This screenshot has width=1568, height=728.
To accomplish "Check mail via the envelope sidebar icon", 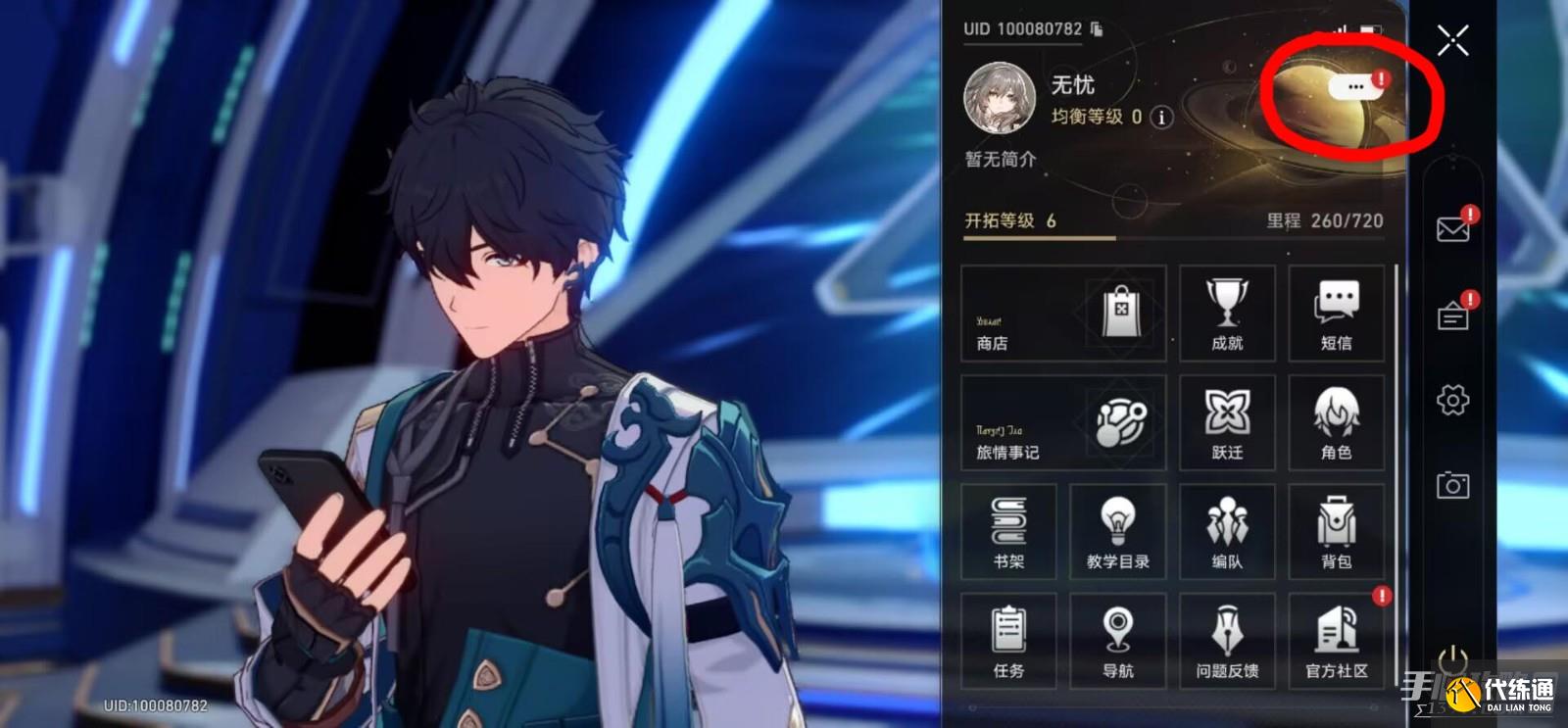I will (1454, 229).
